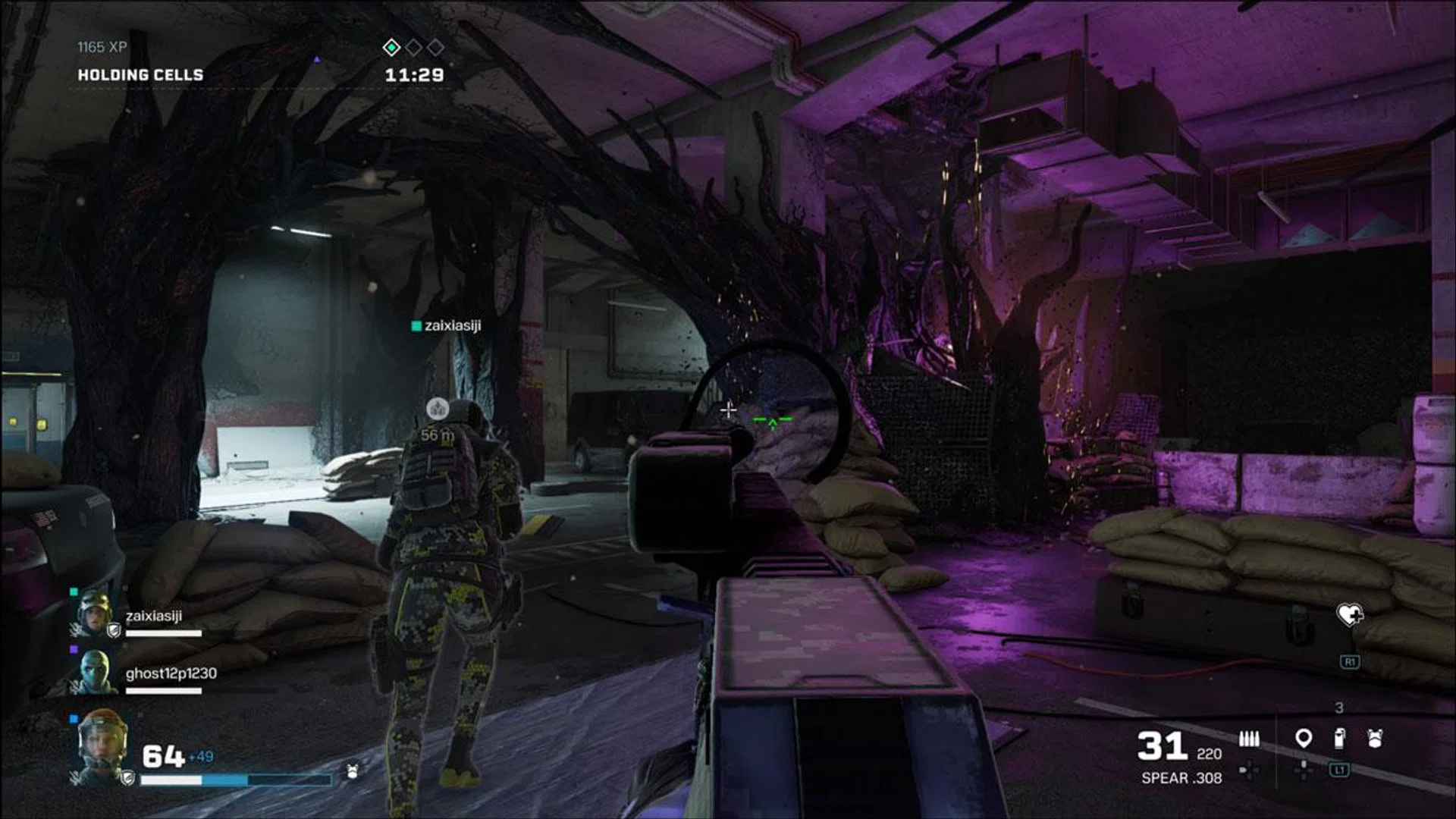
Task: Select the SPEAR .308 weapon label
Action: [x=1181, y=778]
